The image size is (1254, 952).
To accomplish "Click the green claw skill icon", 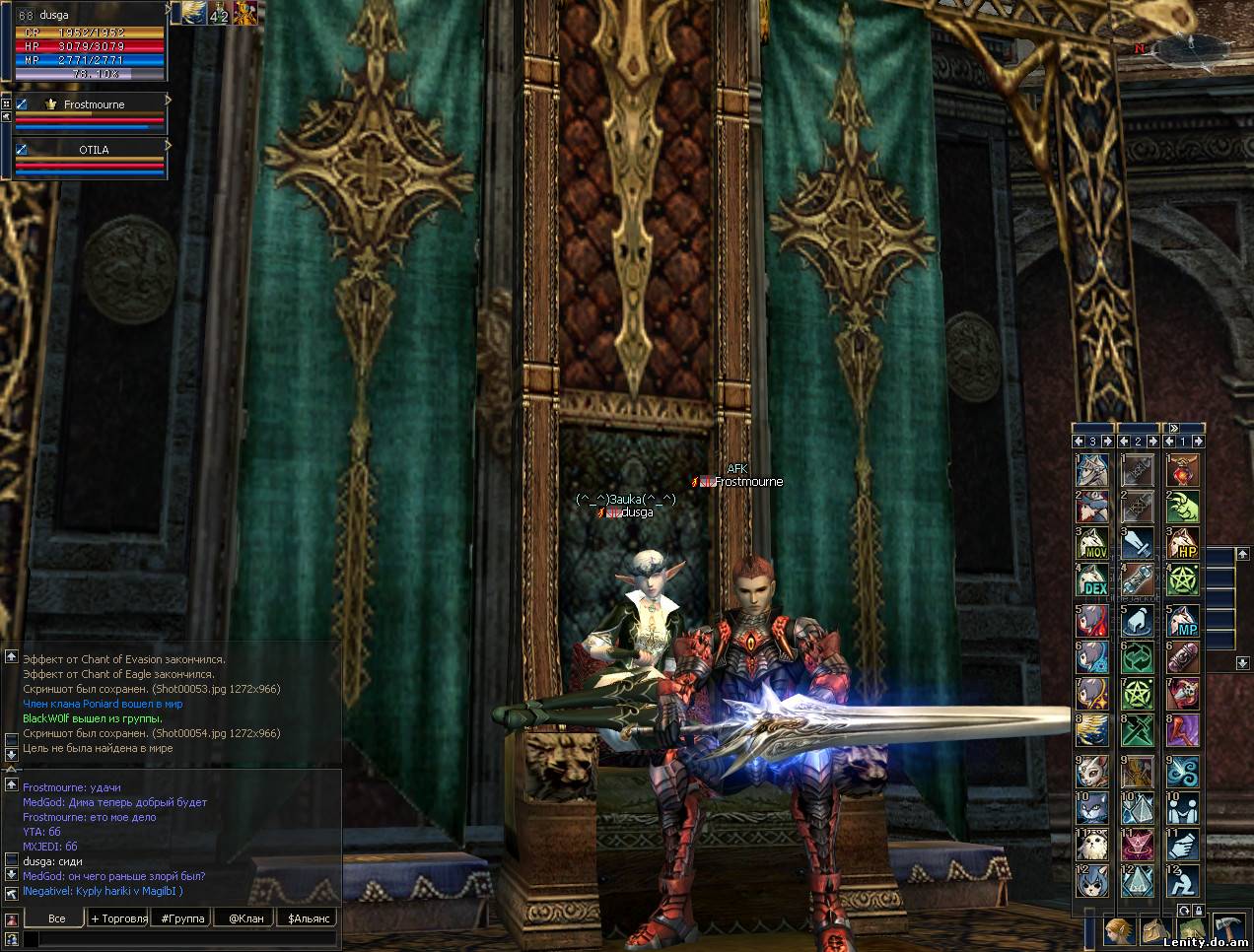I will [1183, 507].
